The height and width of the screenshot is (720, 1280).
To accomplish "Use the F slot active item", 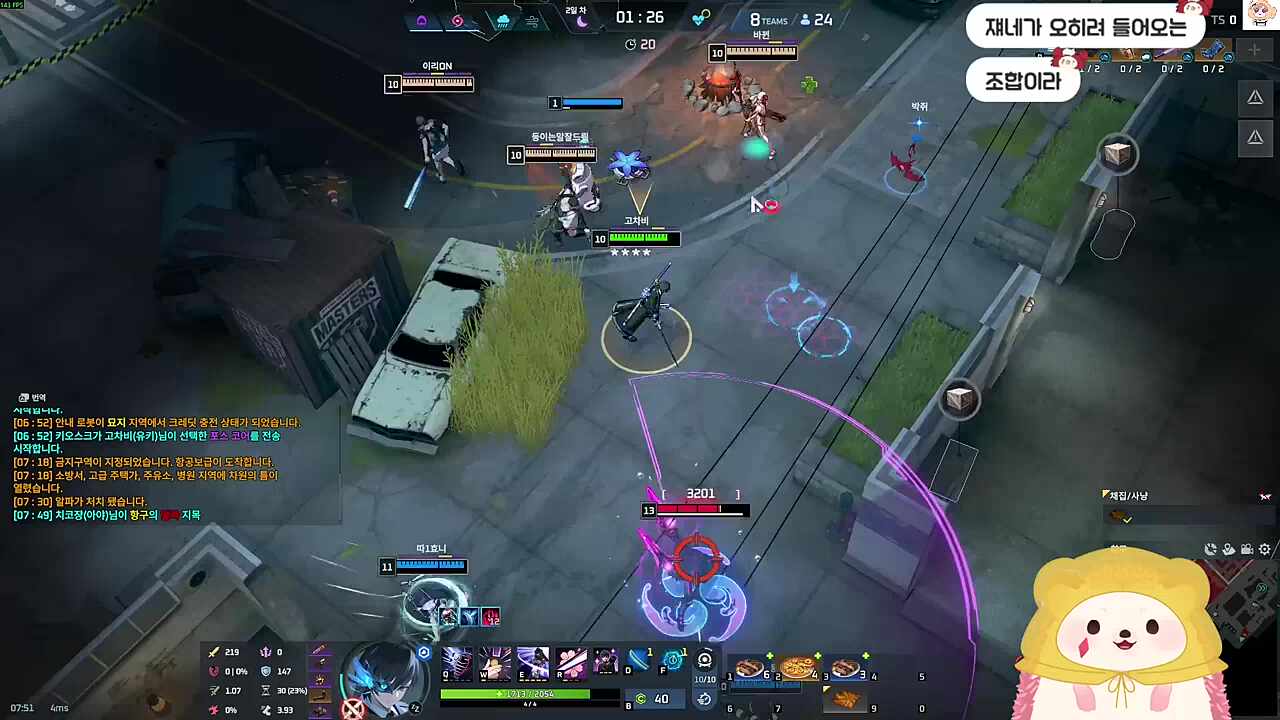I will [674, 659].
